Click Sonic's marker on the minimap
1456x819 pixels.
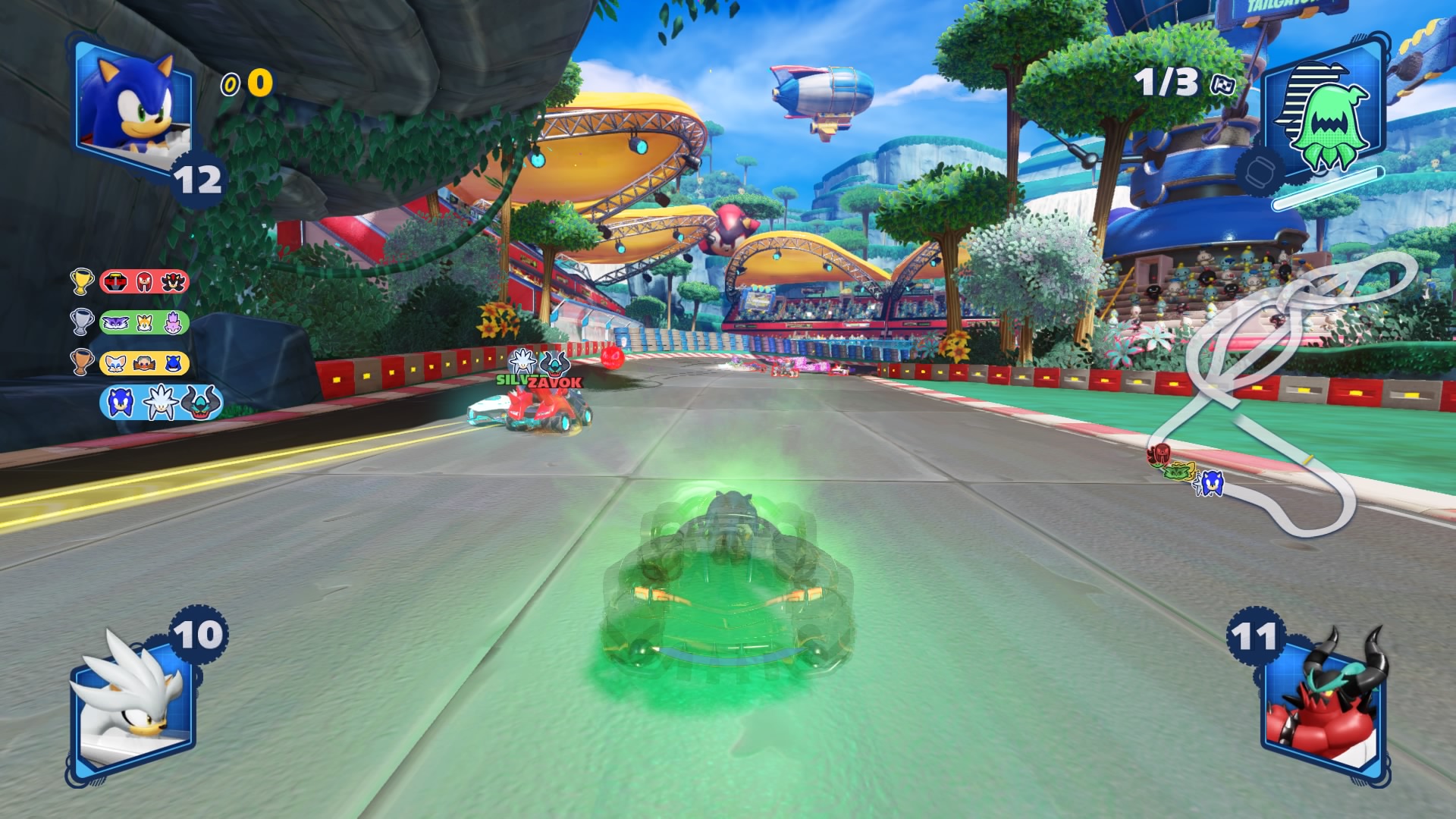coord(1210,483)
